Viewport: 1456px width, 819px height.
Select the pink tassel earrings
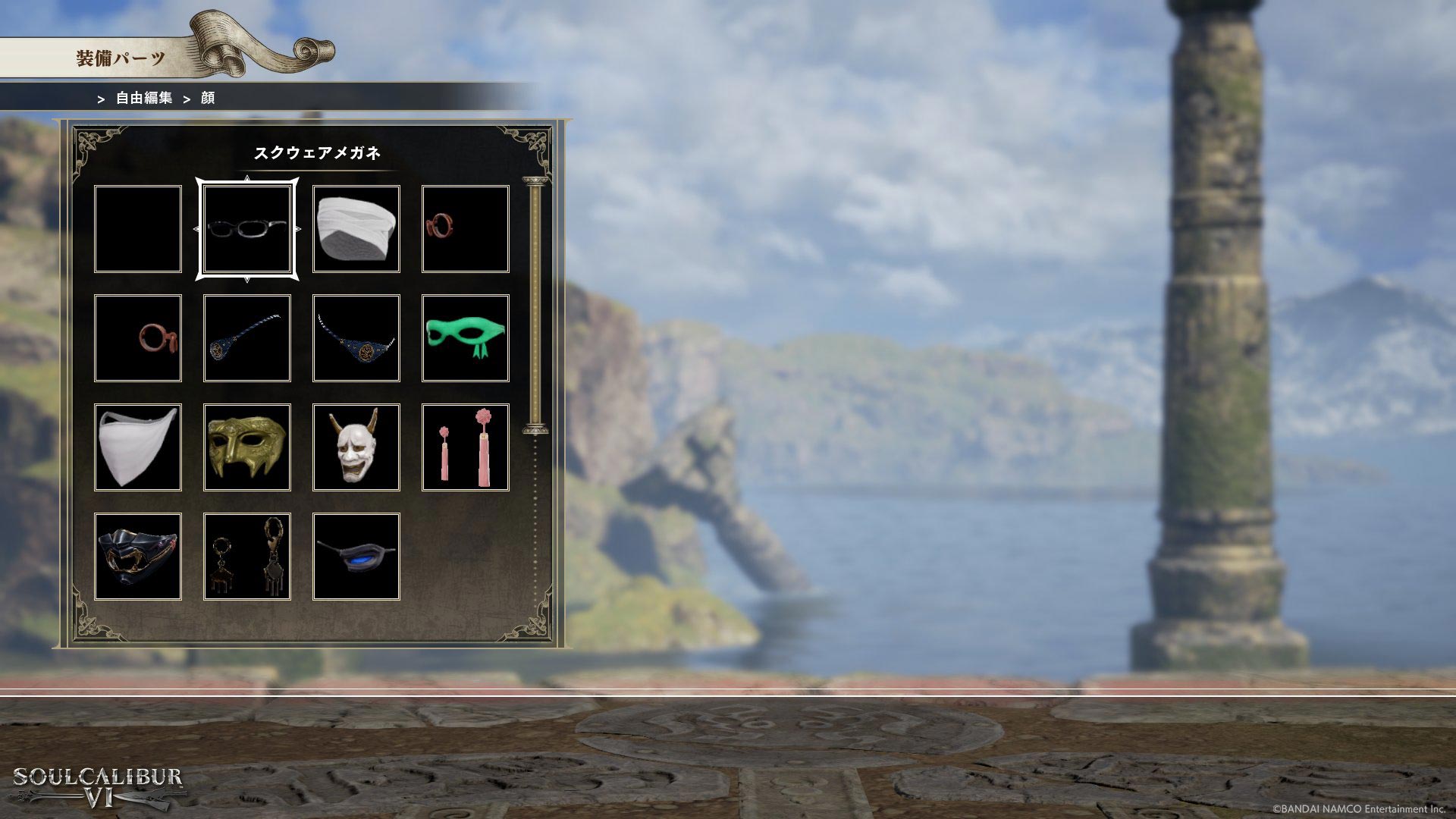pyautogui.click(x=466, y=447)
